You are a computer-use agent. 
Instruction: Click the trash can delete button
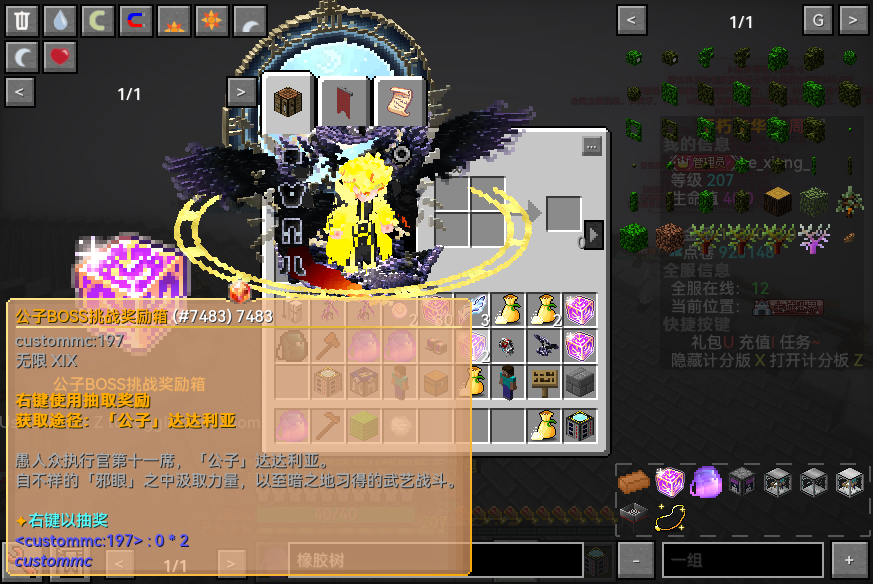22,20
